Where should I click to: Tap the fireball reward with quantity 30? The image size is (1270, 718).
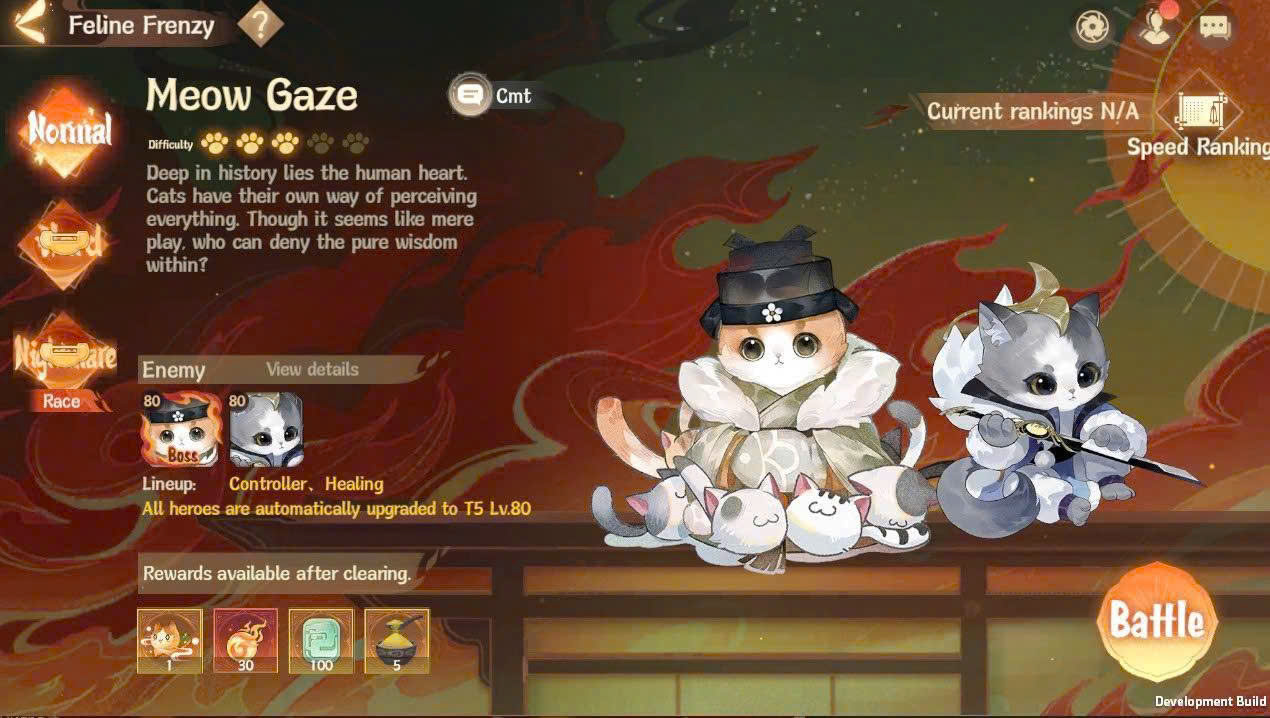tap(245, 640)
